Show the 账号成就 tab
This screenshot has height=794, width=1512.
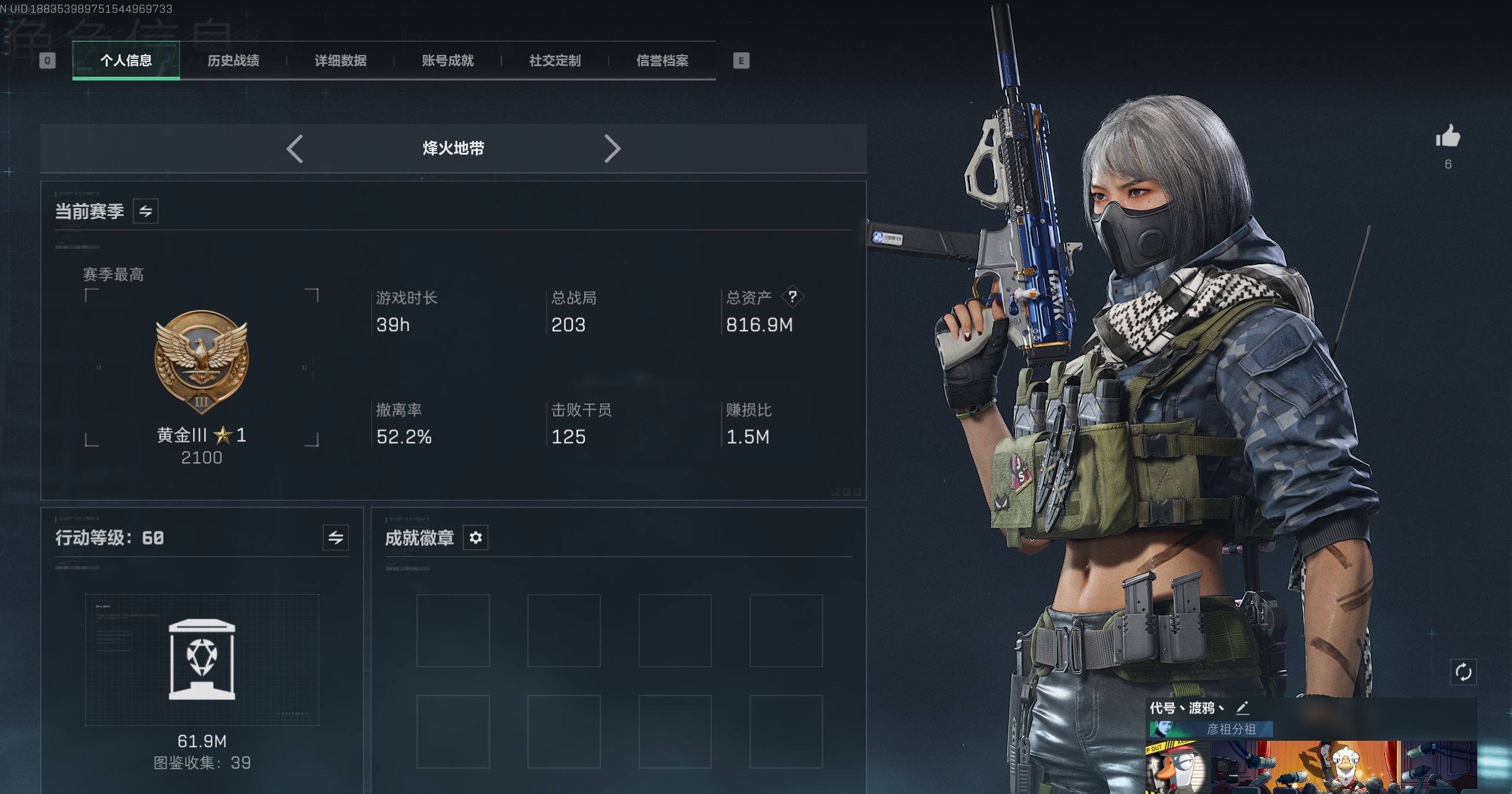pyautogui.click(x=447, y=61)
